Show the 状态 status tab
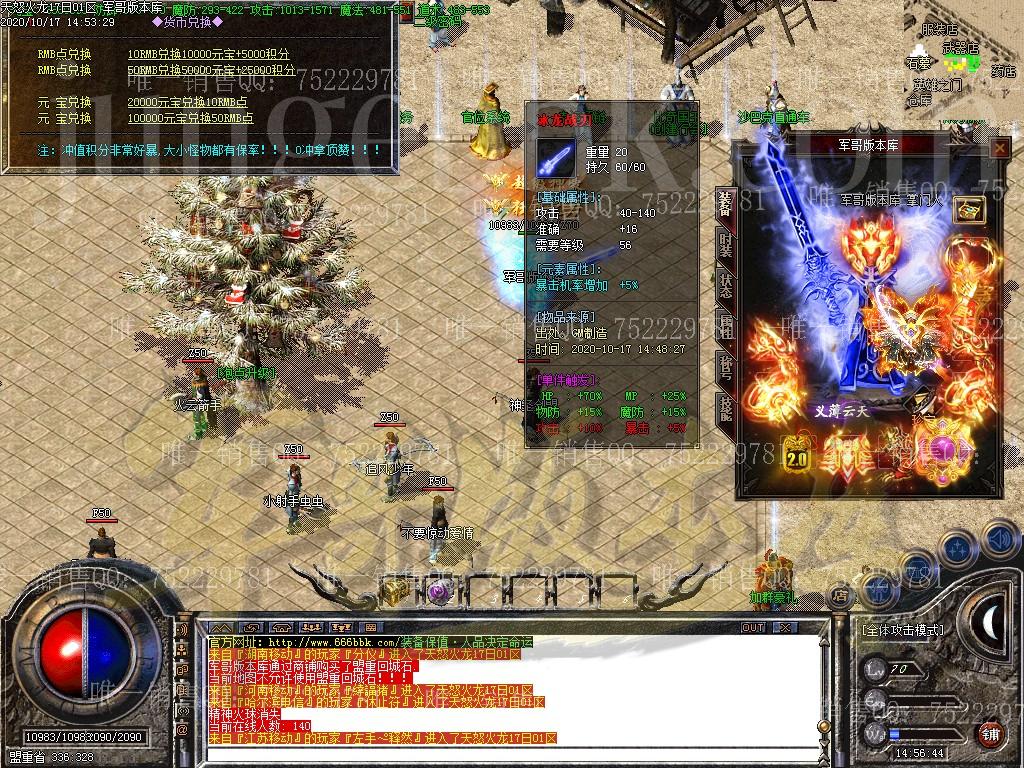The image size is (1024, 768). [x=724, y=285]
